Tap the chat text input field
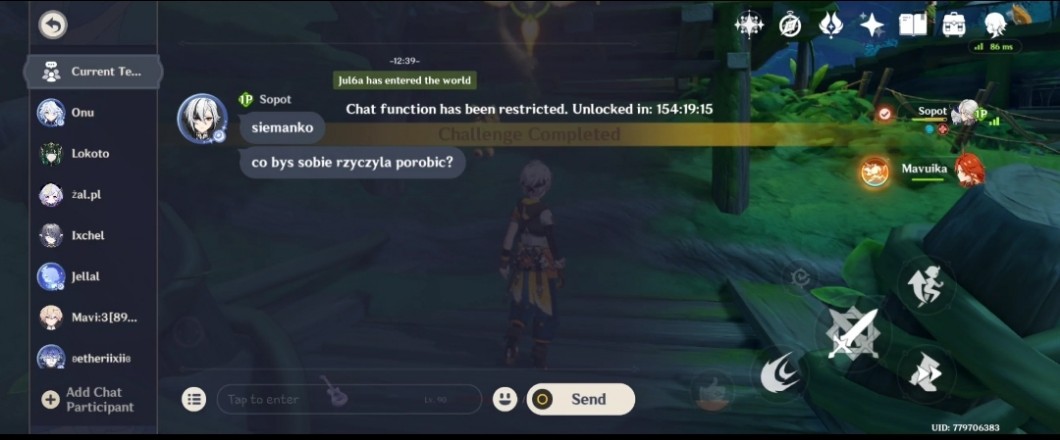Viewport: 1060px width, 440px height. [348, 399]
